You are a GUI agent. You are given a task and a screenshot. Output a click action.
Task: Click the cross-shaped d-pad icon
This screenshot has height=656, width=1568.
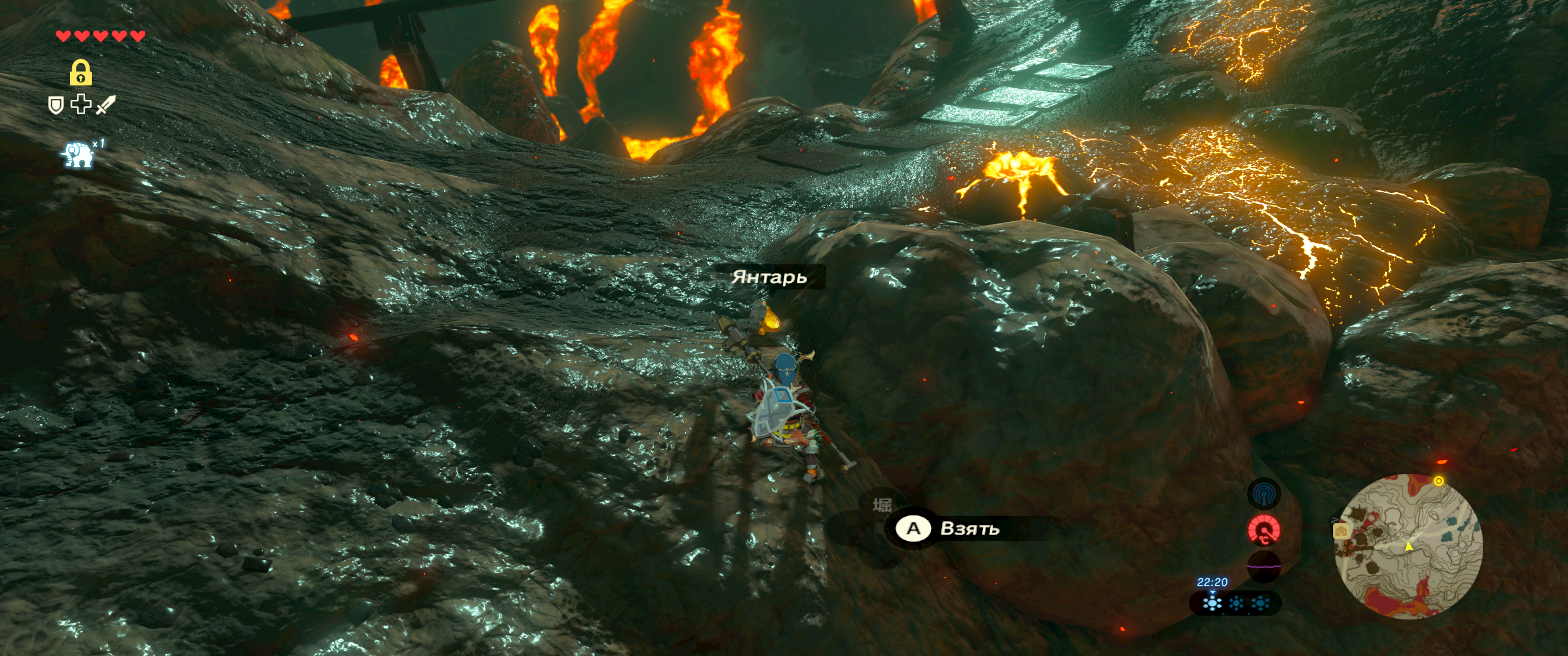pos(80,105)
